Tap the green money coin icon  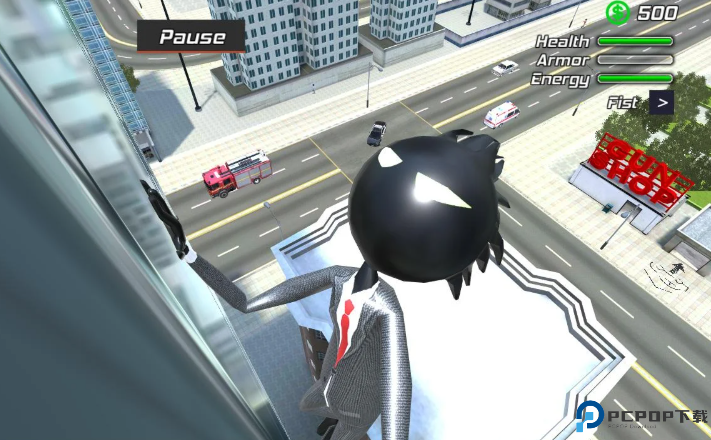tap(617, 12)
